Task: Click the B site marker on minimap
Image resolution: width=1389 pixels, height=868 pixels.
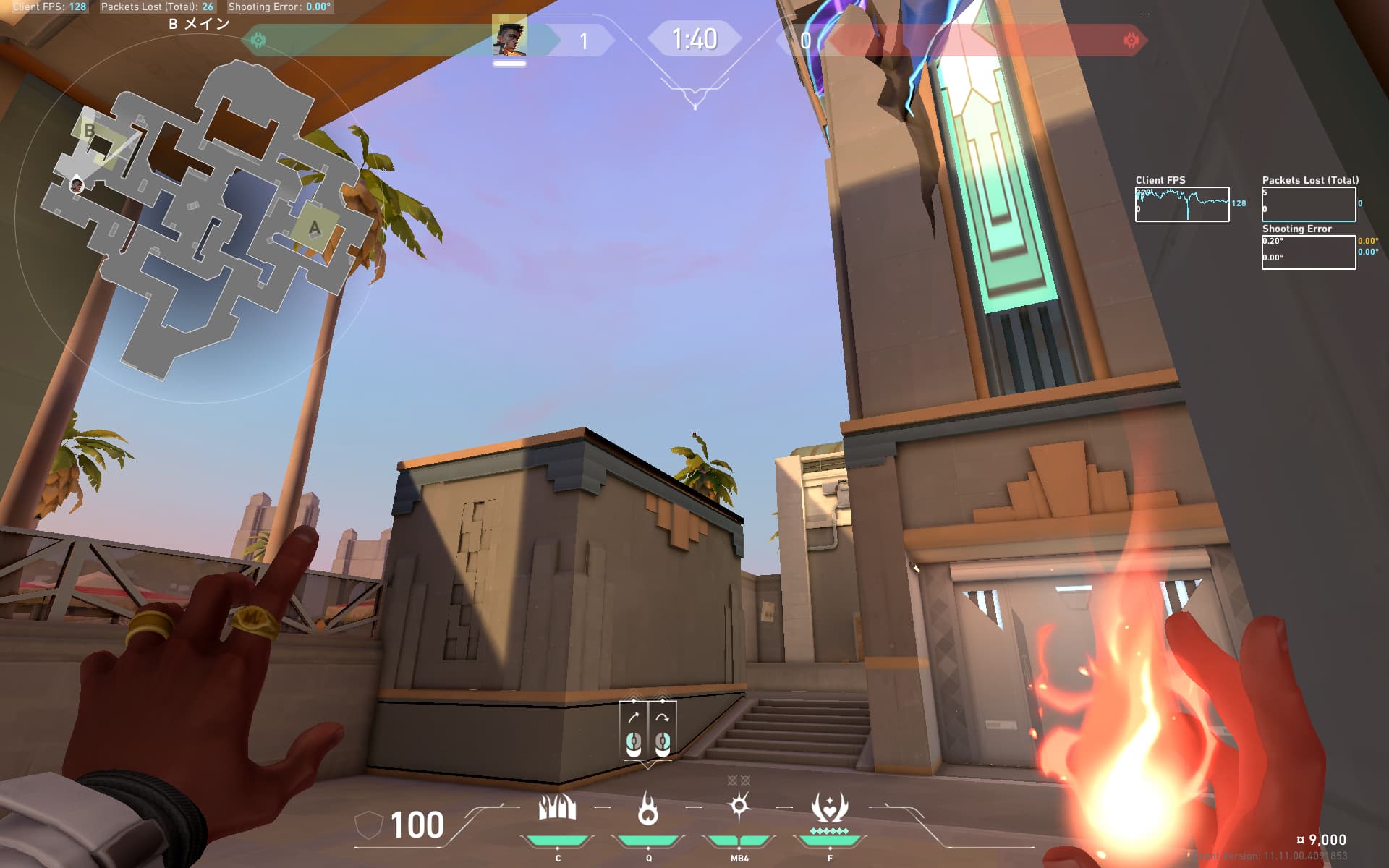Action: [x=90, y=131]
